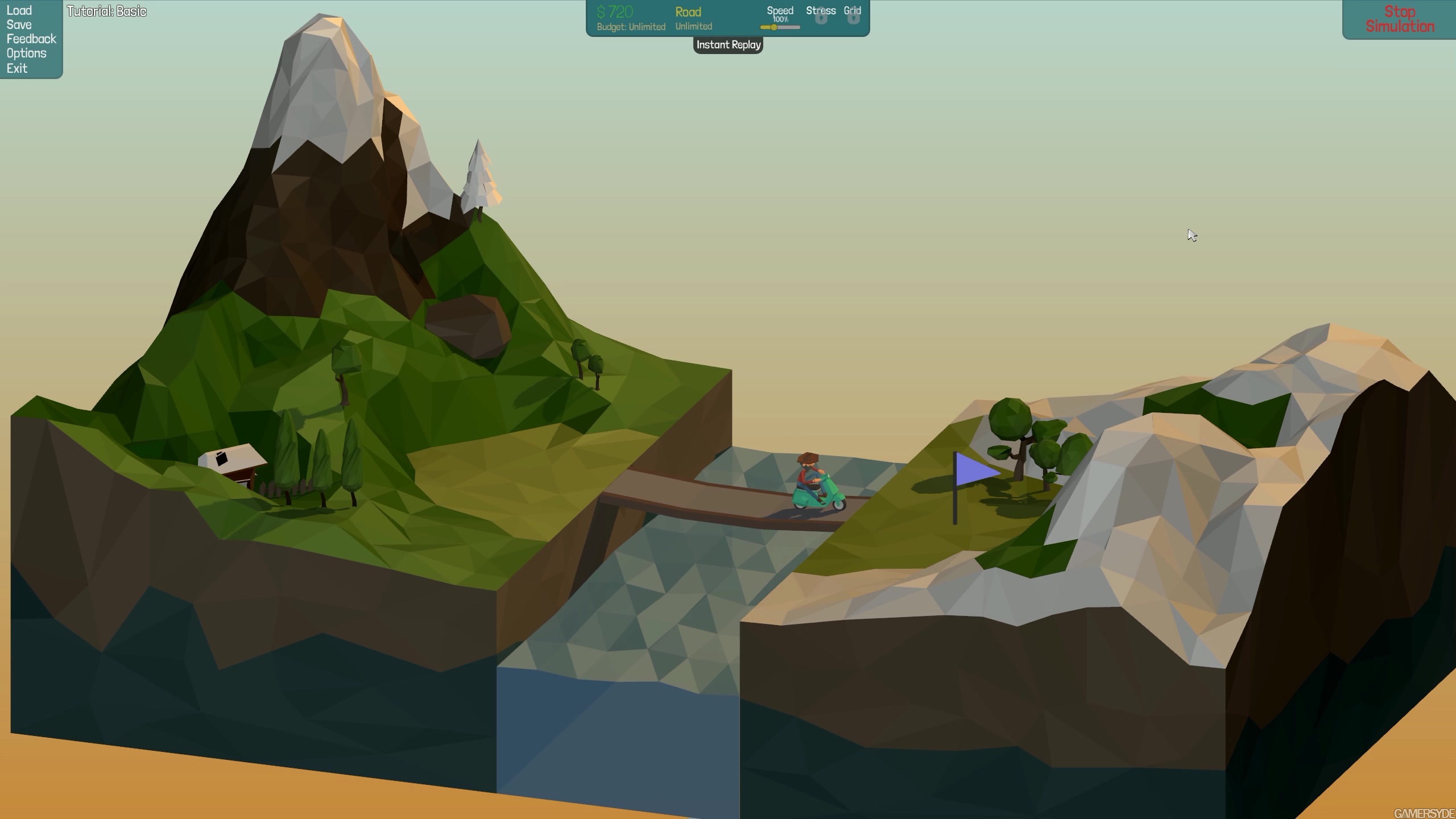The image size is (1456, 819).
Task: Watch the Instant Replay
Action: click(728, 45)
